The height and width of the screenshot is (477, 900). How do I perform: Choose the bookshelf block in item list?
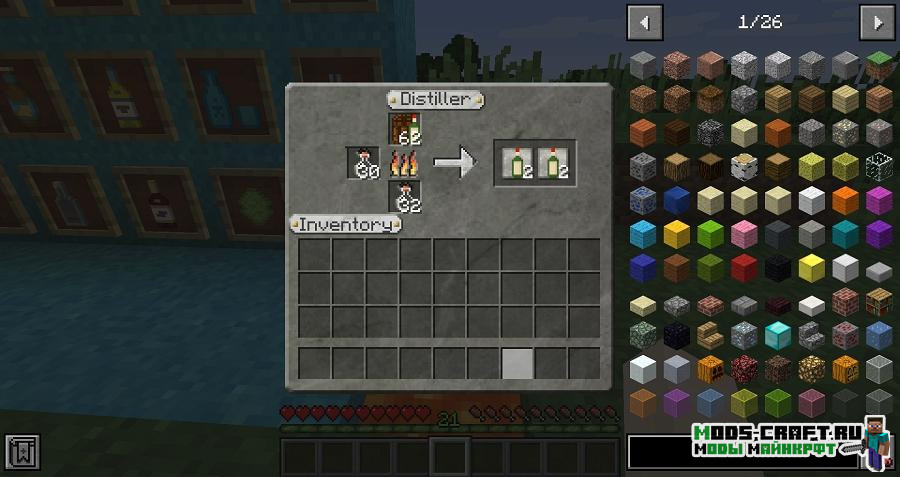coord(879,301)
